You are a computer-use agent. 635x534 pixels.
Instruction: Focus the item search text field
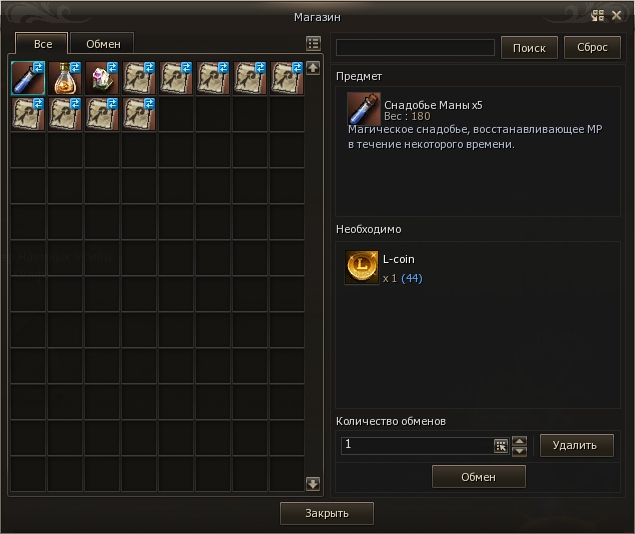pos(415,48)
